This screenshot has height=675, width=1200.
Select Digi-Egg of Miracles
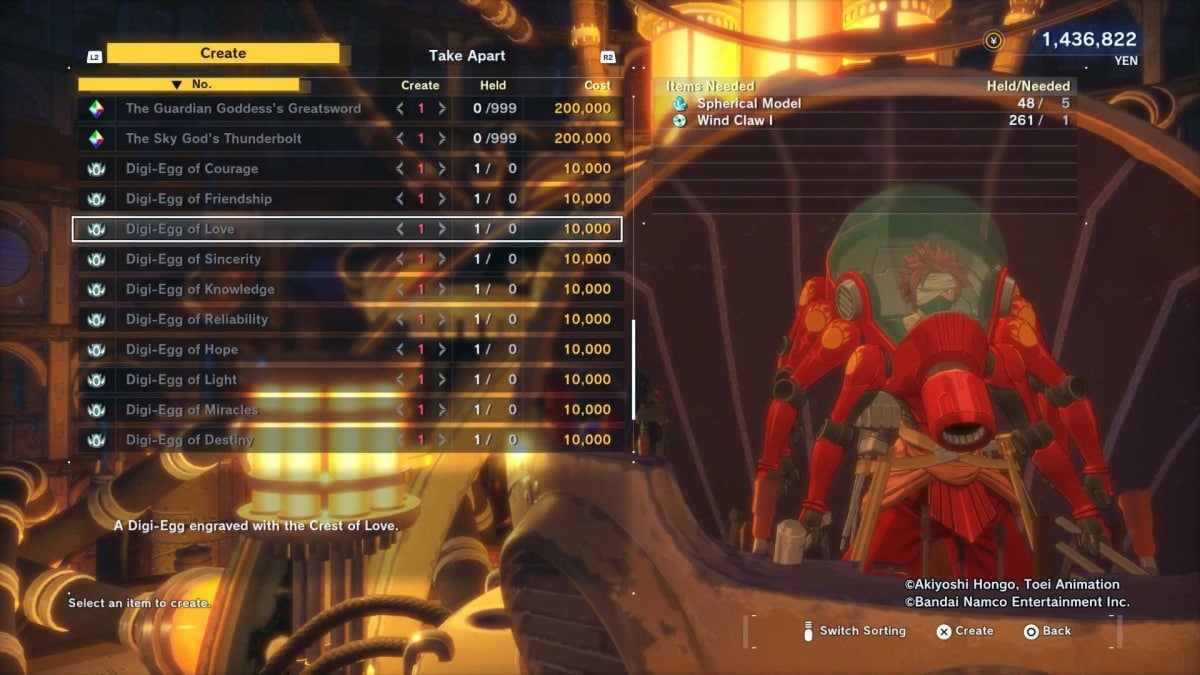click(192, 409)
